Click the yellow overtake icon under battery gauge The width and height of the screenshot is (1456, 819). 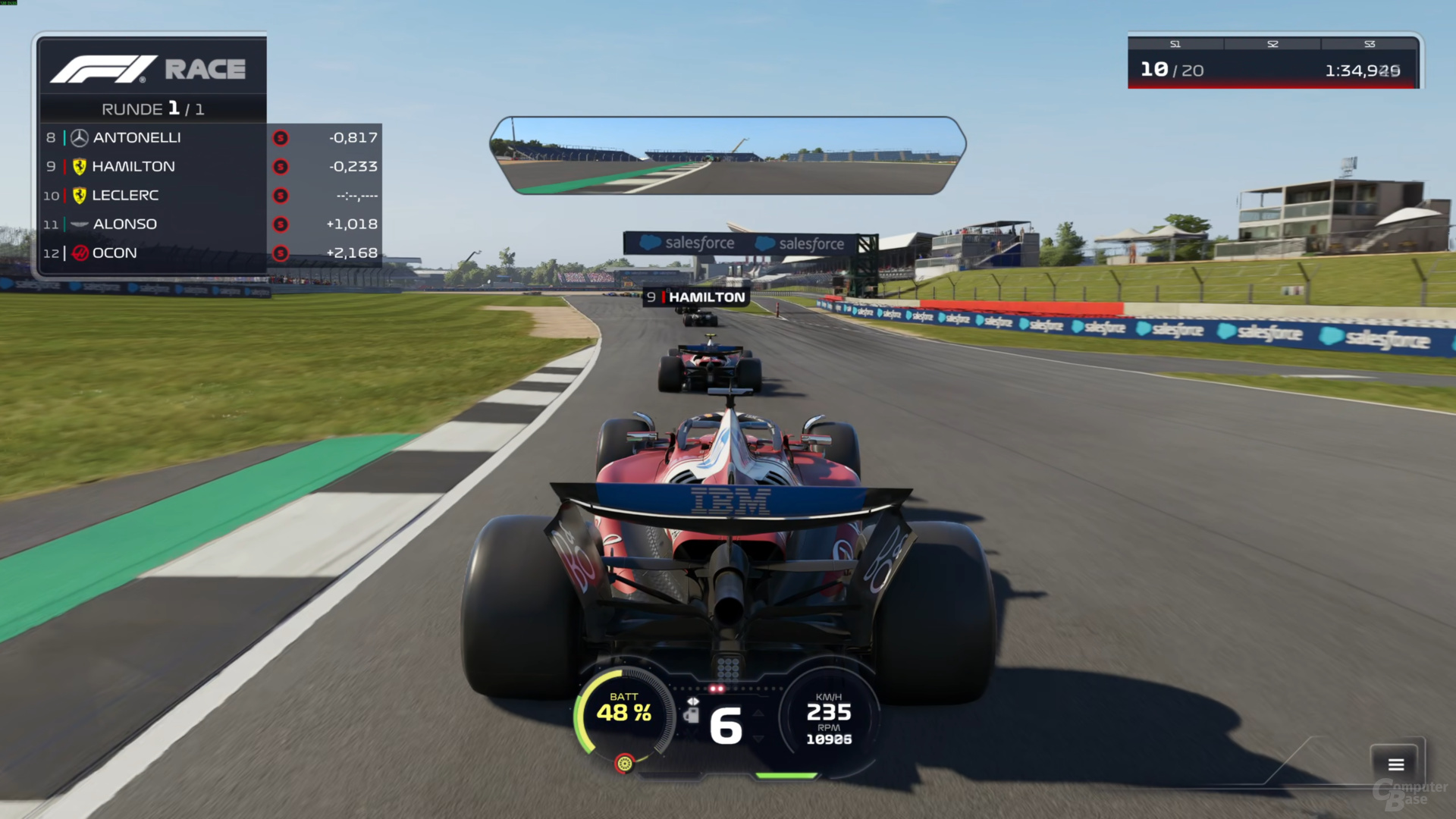click(624, 763)
